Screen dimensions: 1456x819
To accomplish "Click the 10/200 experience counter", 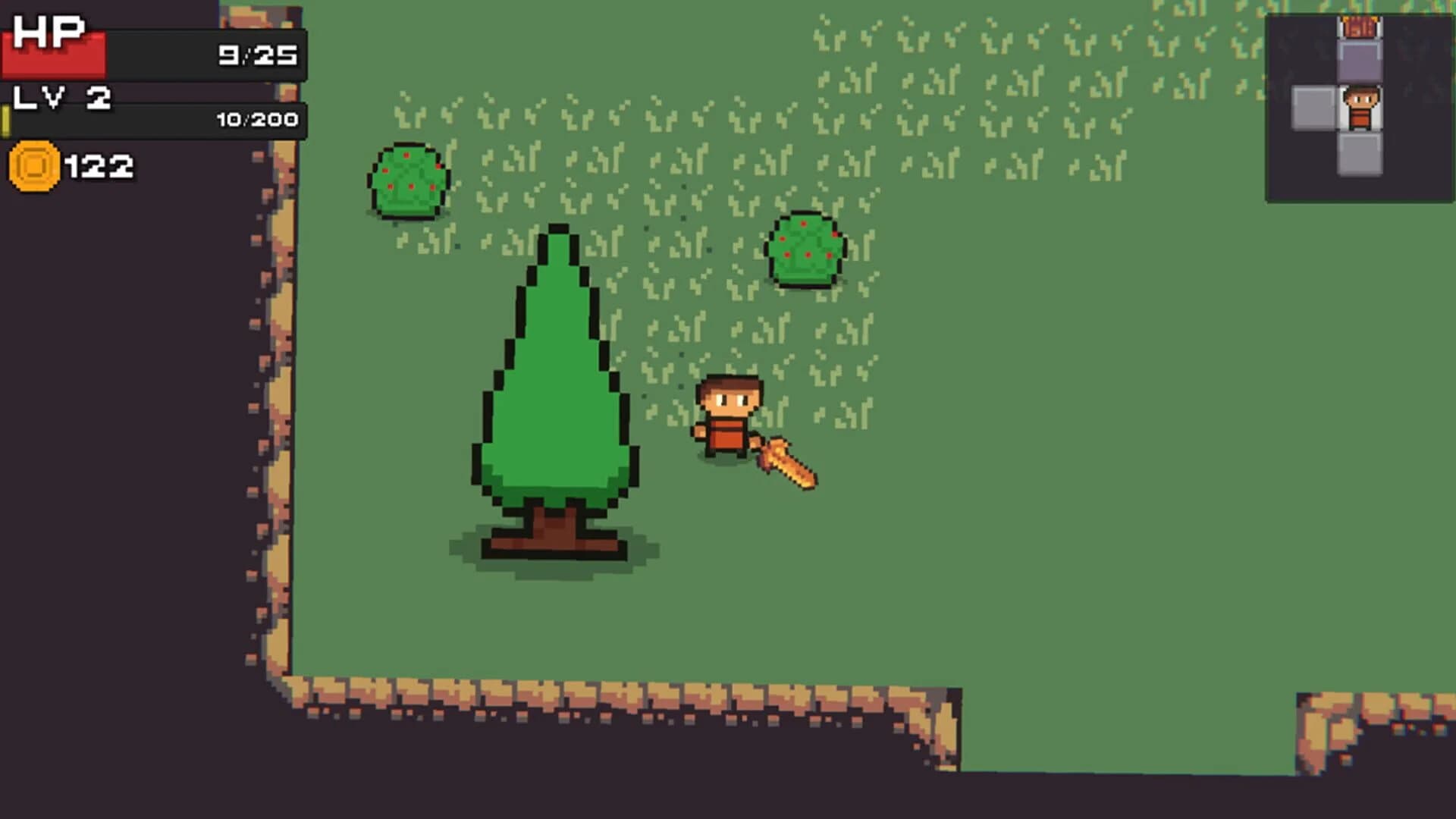I will click(258, 118).
